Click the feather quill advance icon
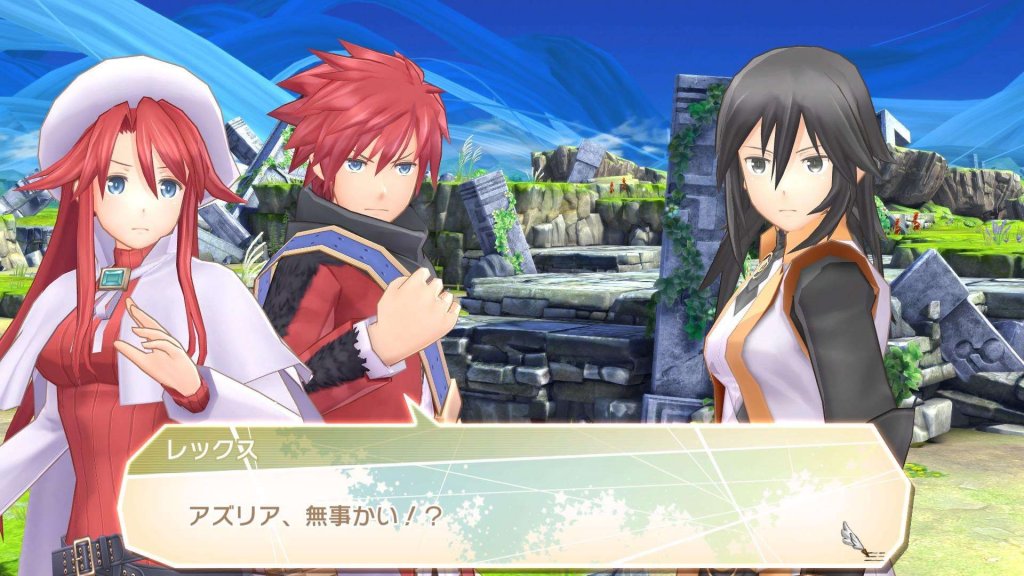The height and width of the screenshot is (576, 1024). click(x=855, y=535)
